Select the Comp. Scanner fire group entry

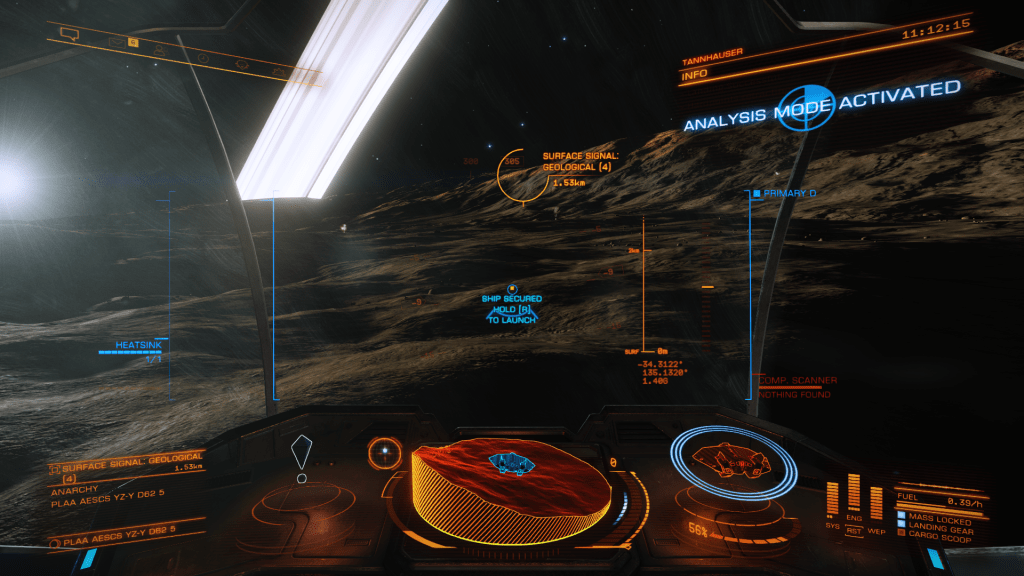point(797,381)
